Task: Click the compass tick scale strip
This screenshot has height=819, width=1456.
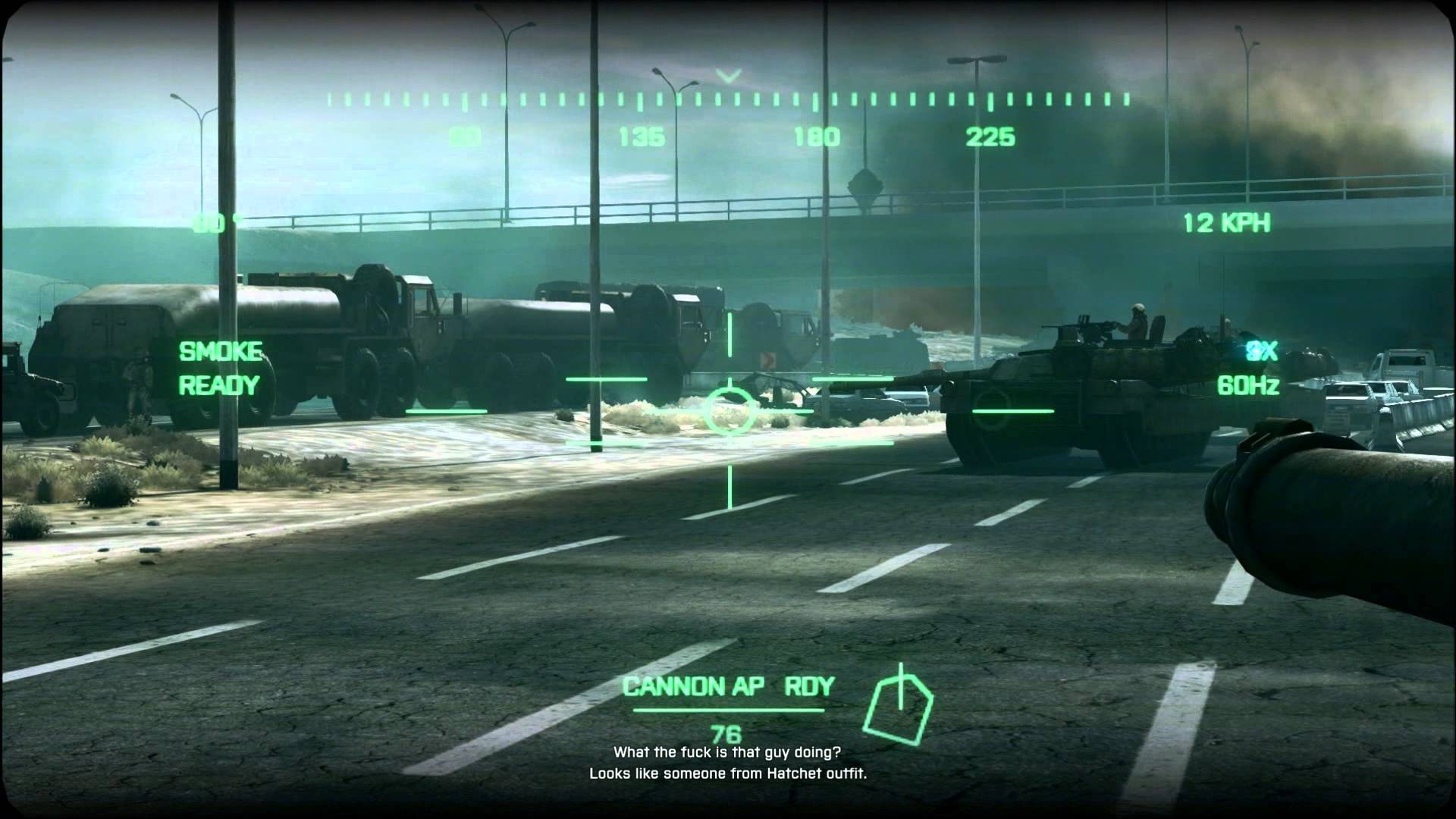Action: (730, 99)
